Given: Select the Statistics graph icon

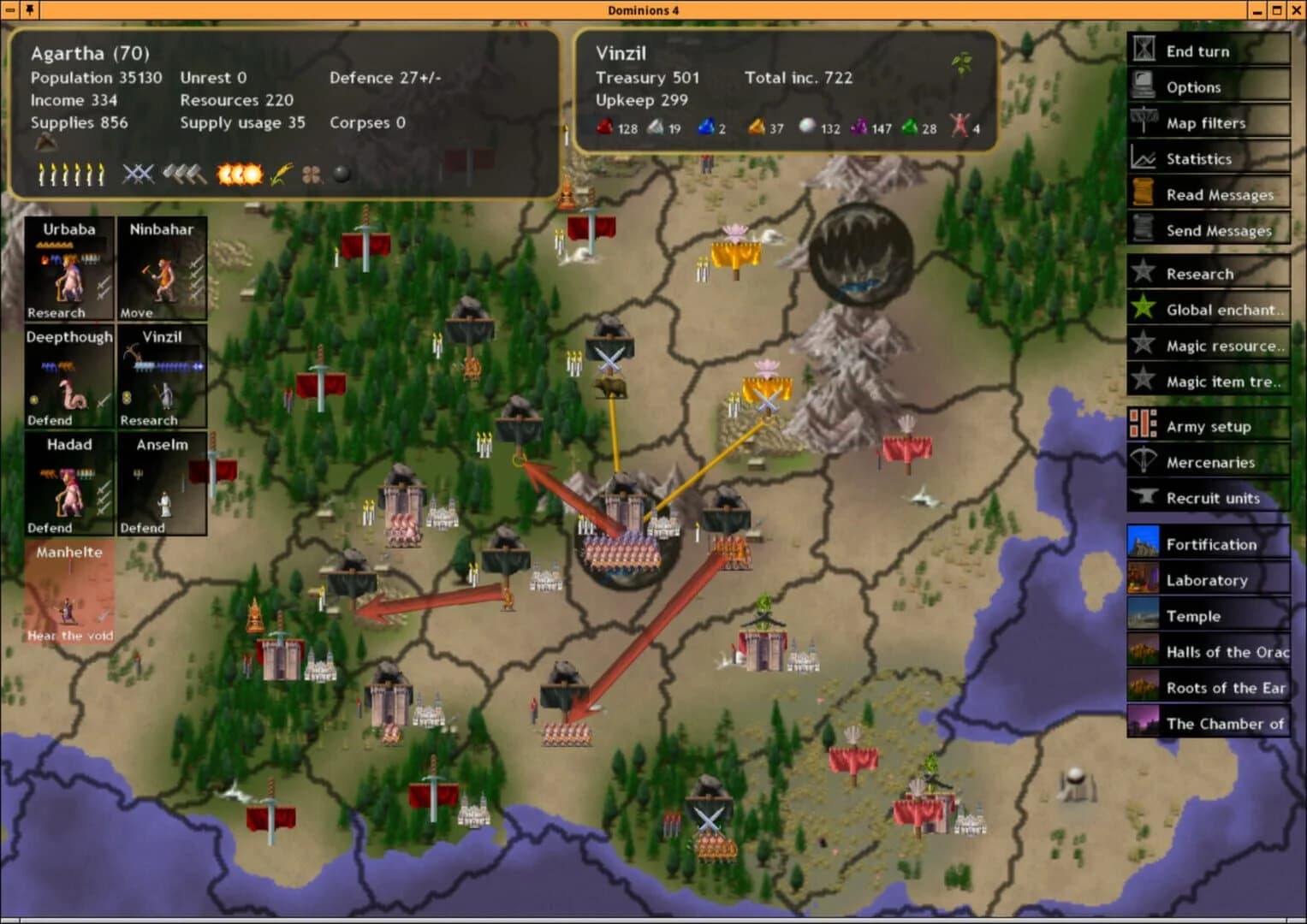Looking at the screenshot, I should [1143, 158].
